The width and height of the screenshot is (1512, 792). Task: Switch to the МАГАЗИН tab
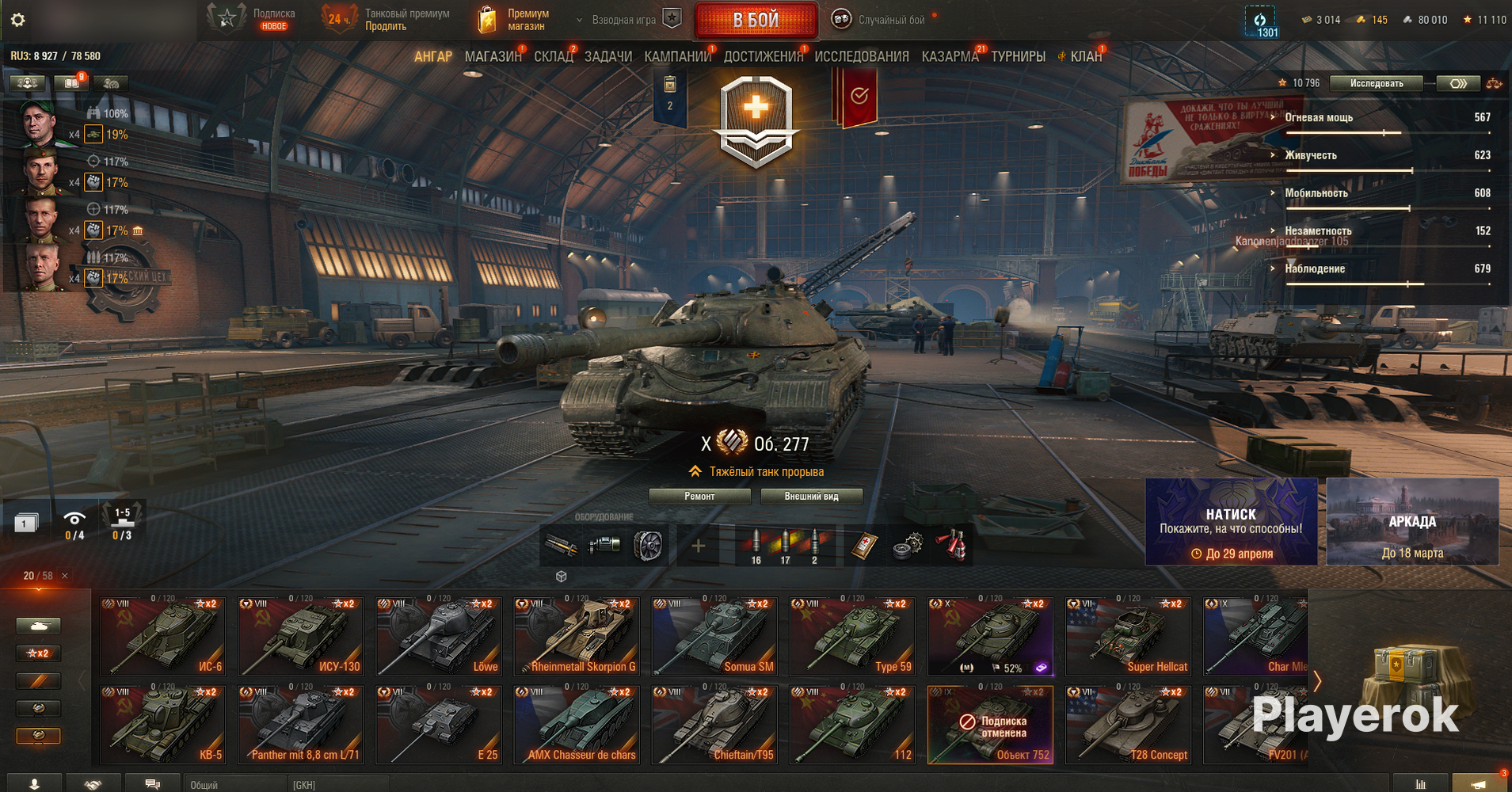[x=493, y=56]
